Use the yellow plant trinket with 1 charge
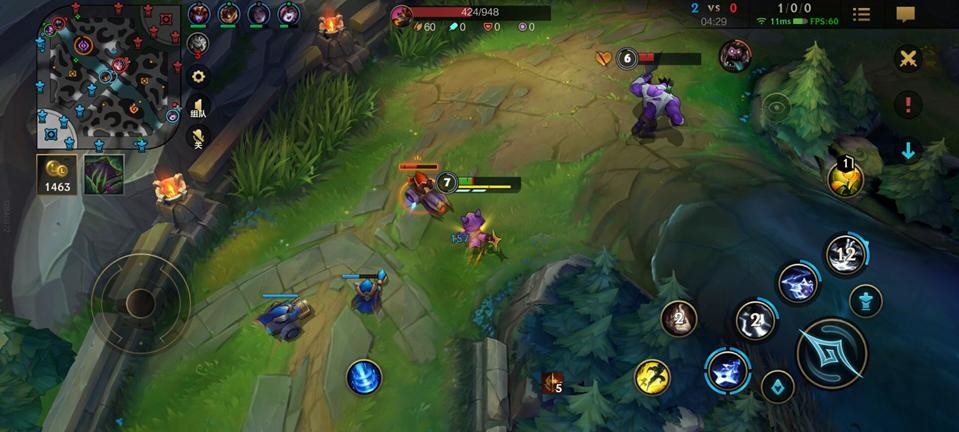The image size is (959, 432). click(x=845, y=178)
